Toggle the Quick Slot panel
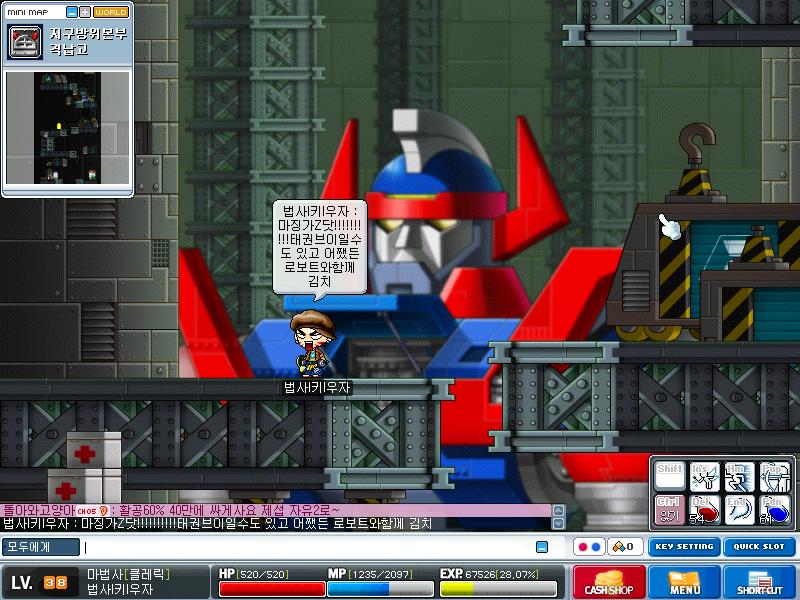The width and height of the screenshot is (800, 600). (x=758, y=547)
